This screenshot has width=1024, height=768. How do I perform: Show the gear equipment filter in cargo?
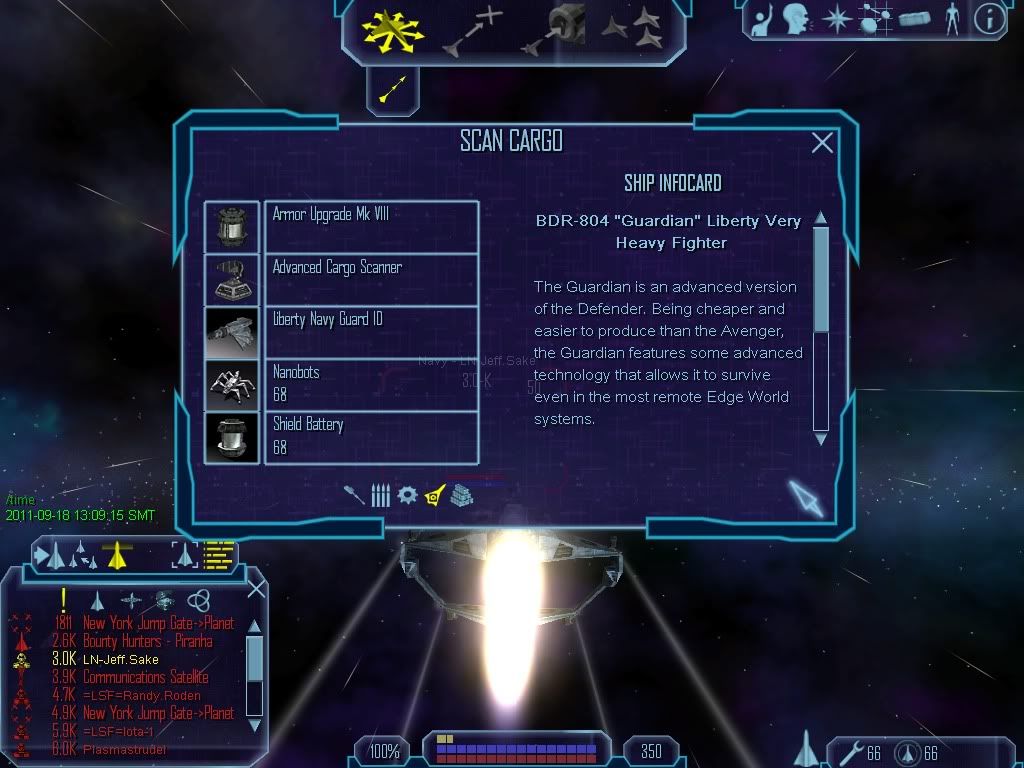click(x=407, y=495)
